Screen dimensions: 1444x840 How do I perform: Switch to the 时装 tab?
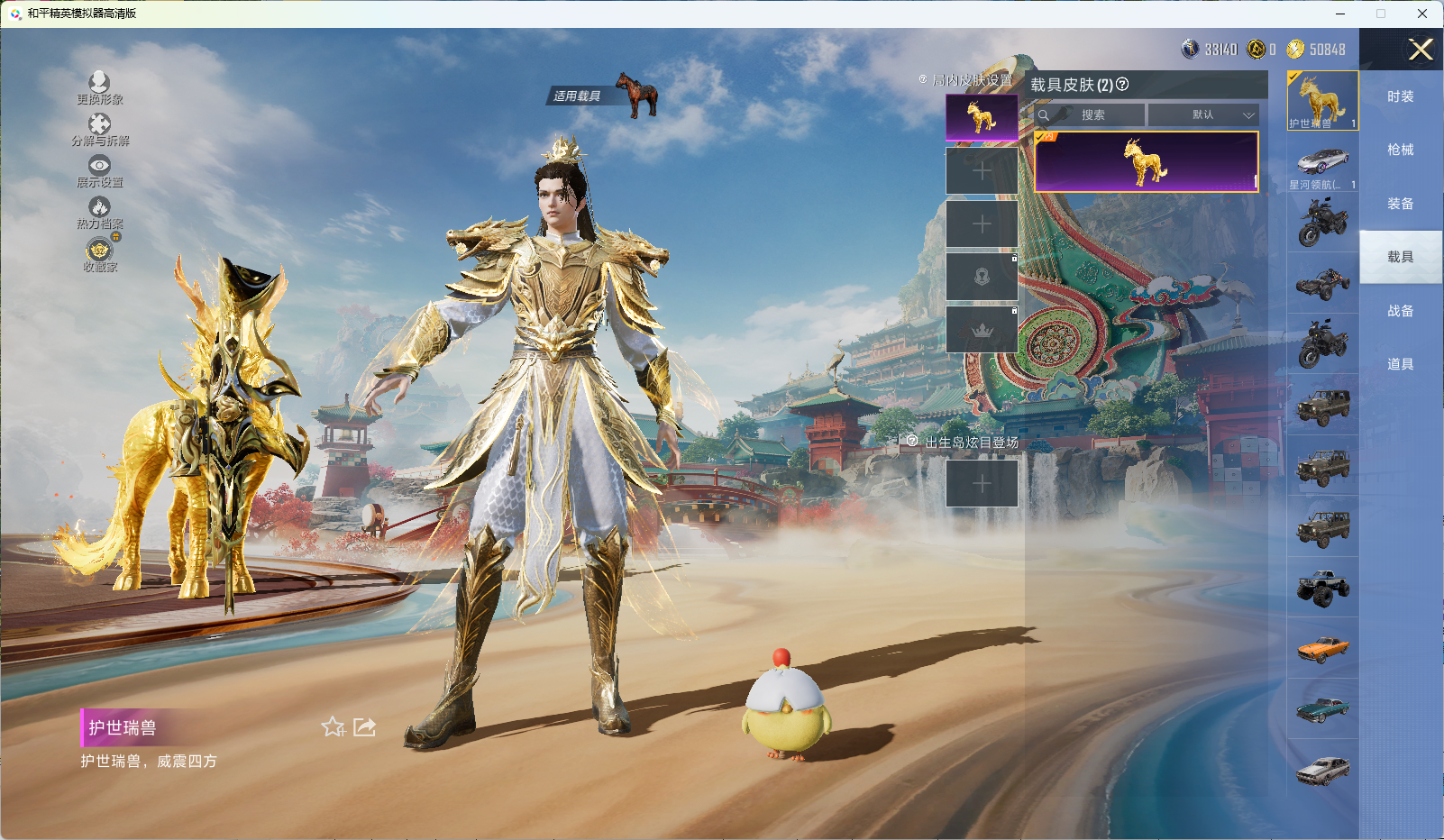point(1400,96)
